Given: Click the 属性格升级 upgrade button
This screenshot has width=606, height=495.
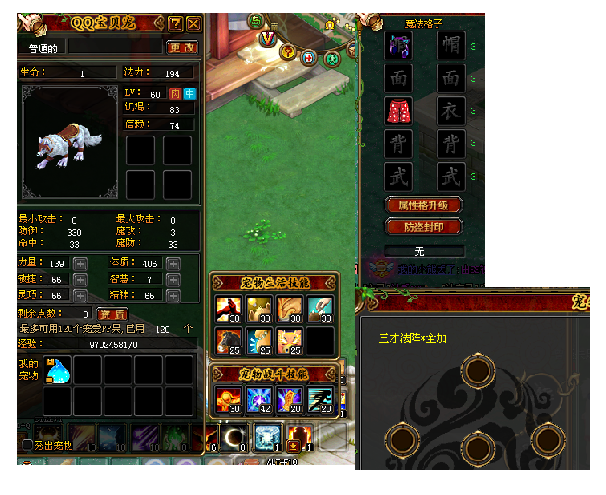Looking at the screenshot, I should [425, 204].
